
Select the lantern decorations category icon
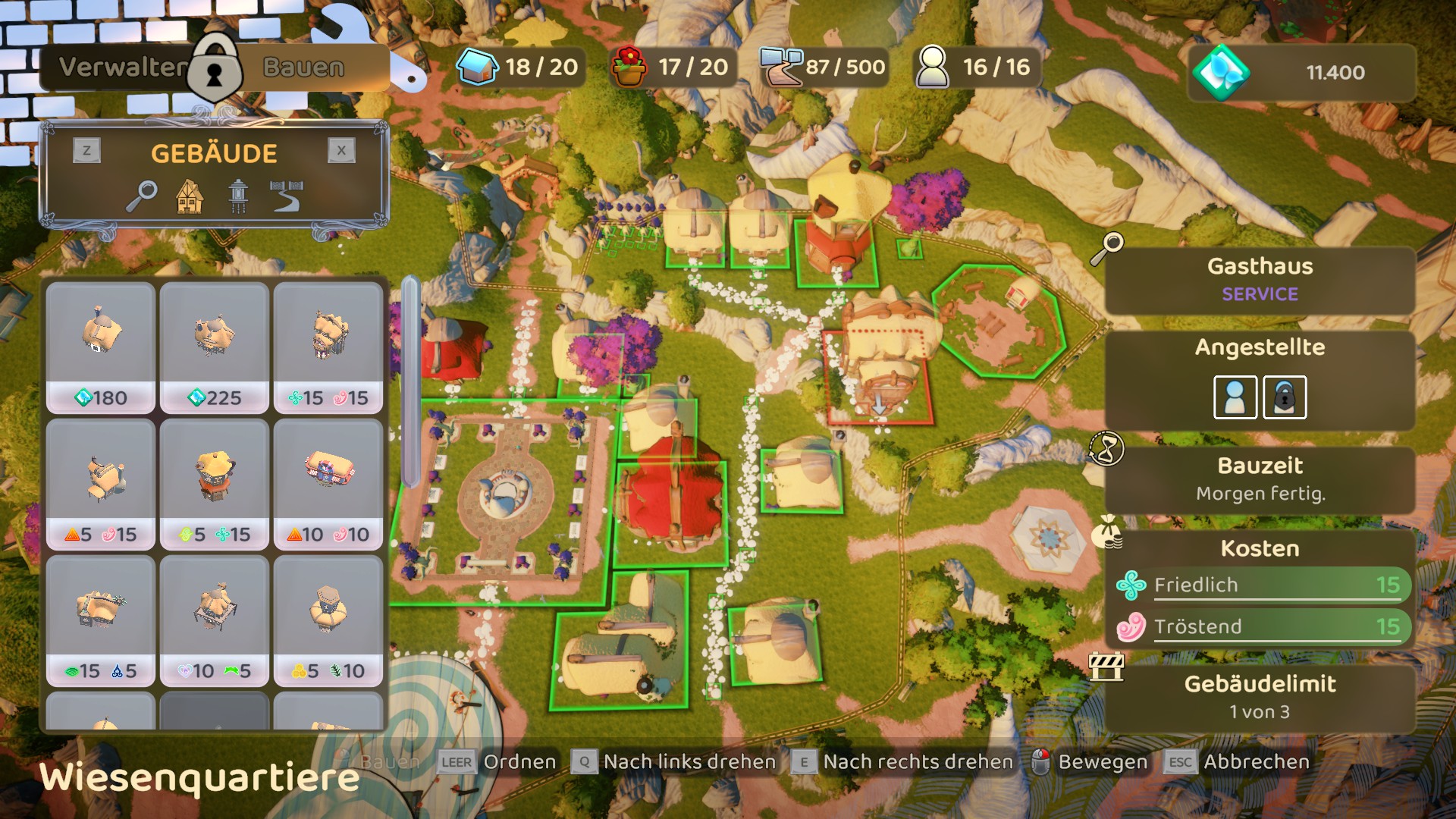pos(238,196)
